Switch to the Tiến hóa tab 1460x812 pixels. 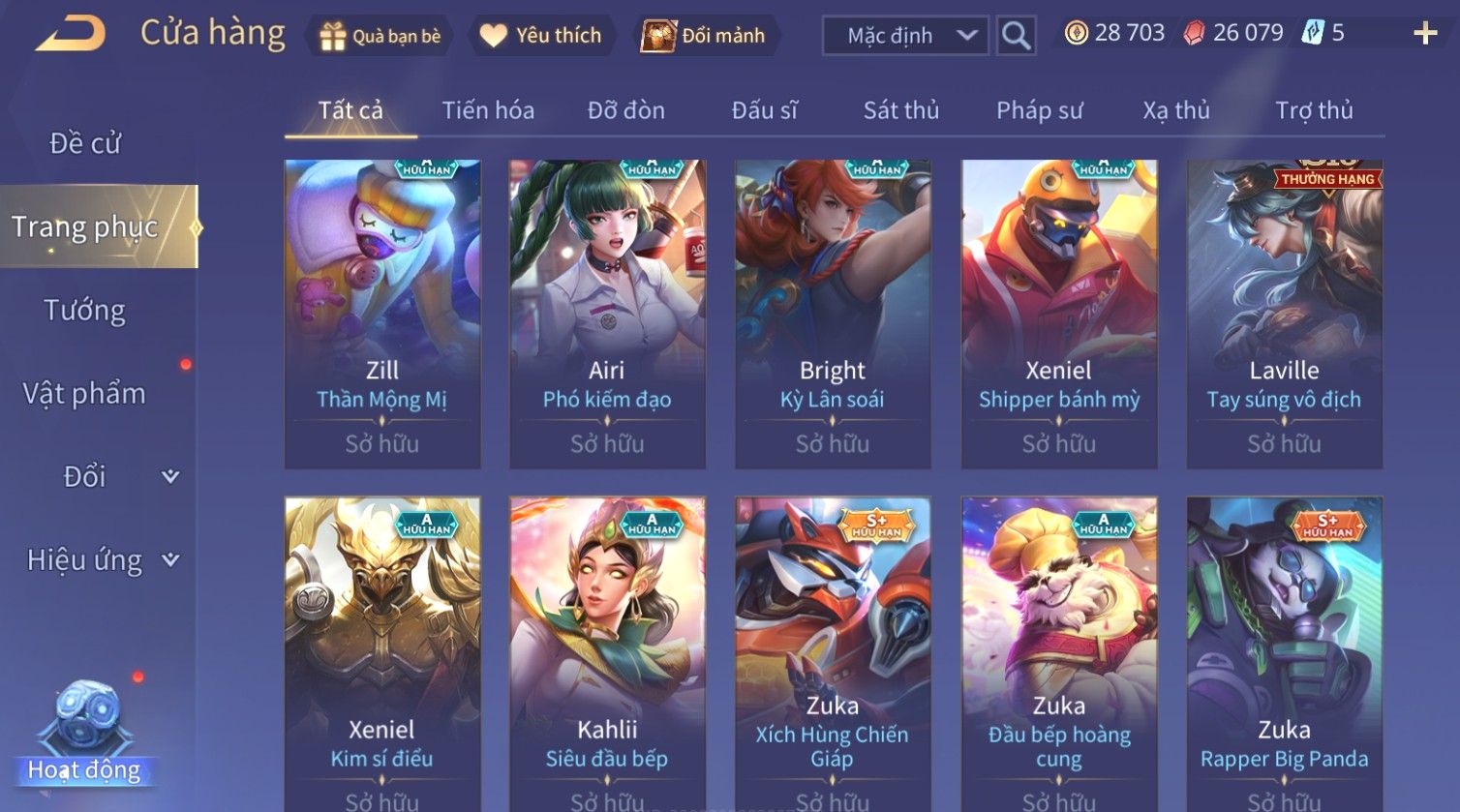tap(488, 110)
